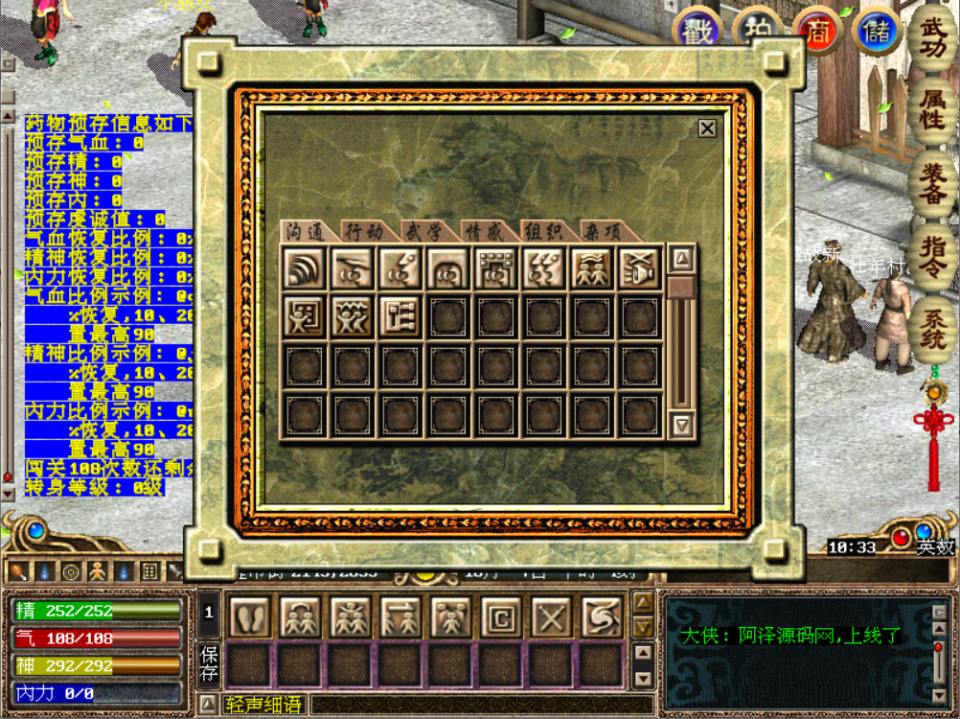Switch to the 杂项 tab
This screenshot has height=719, width=960.
[603, 231]
